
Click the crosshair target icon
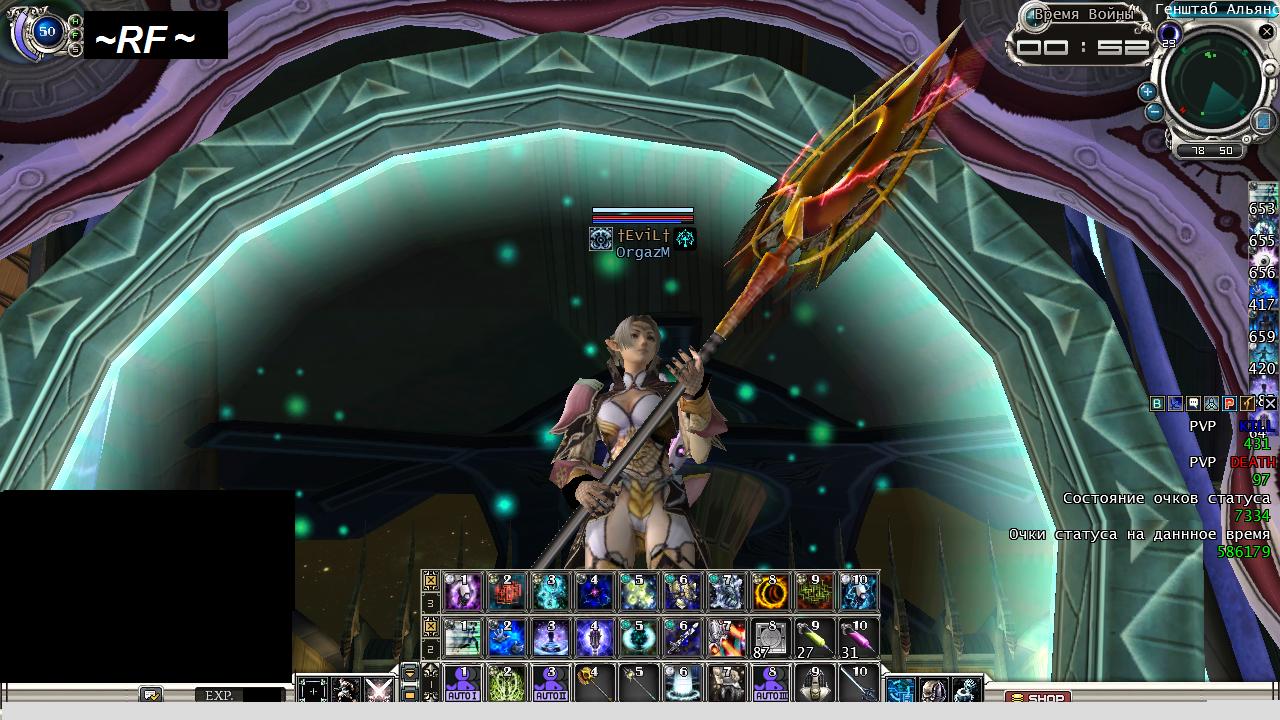tap(313, 690)
